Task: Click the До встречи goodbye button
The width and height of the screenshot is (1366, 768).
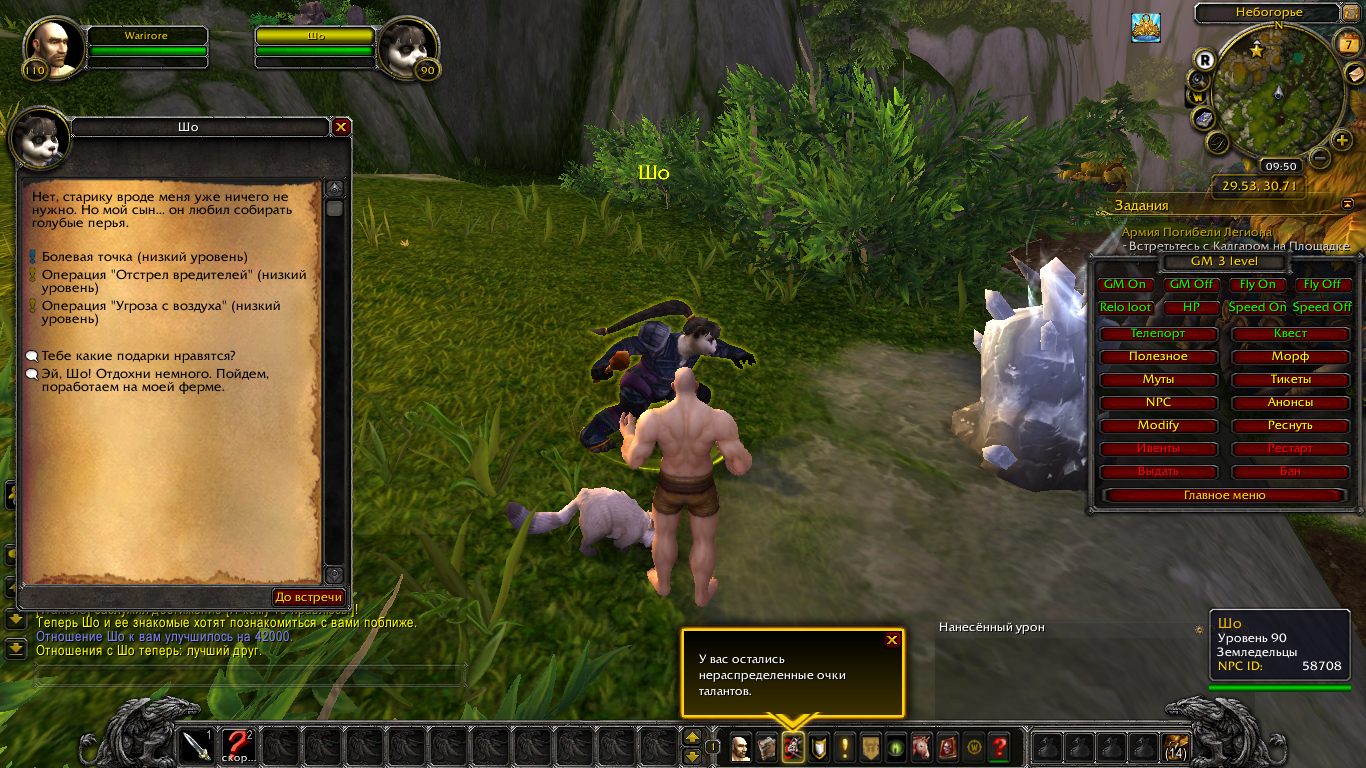Action: tap(309, 597)
